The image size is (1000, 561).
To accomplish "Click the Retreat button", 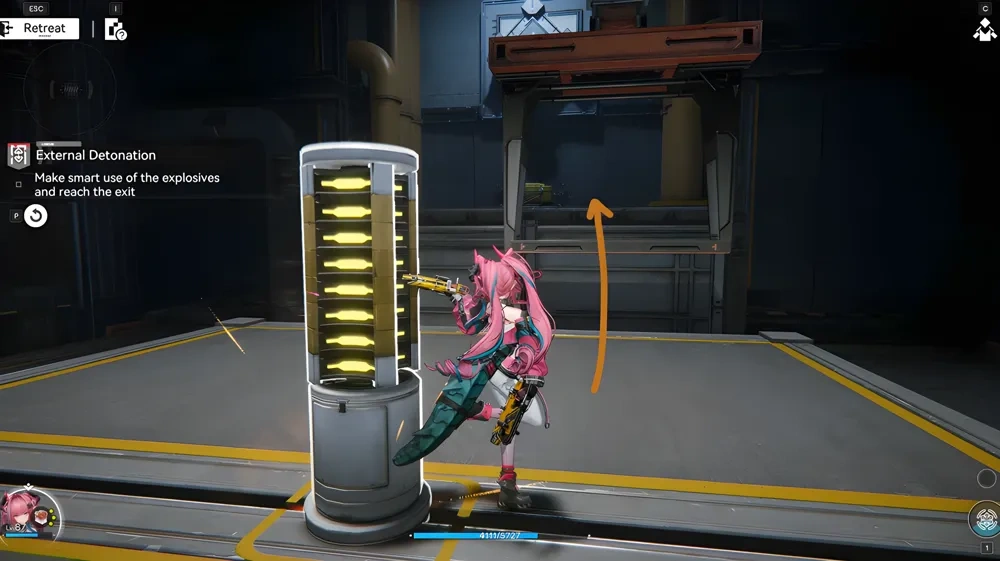I will click(40, 28).
